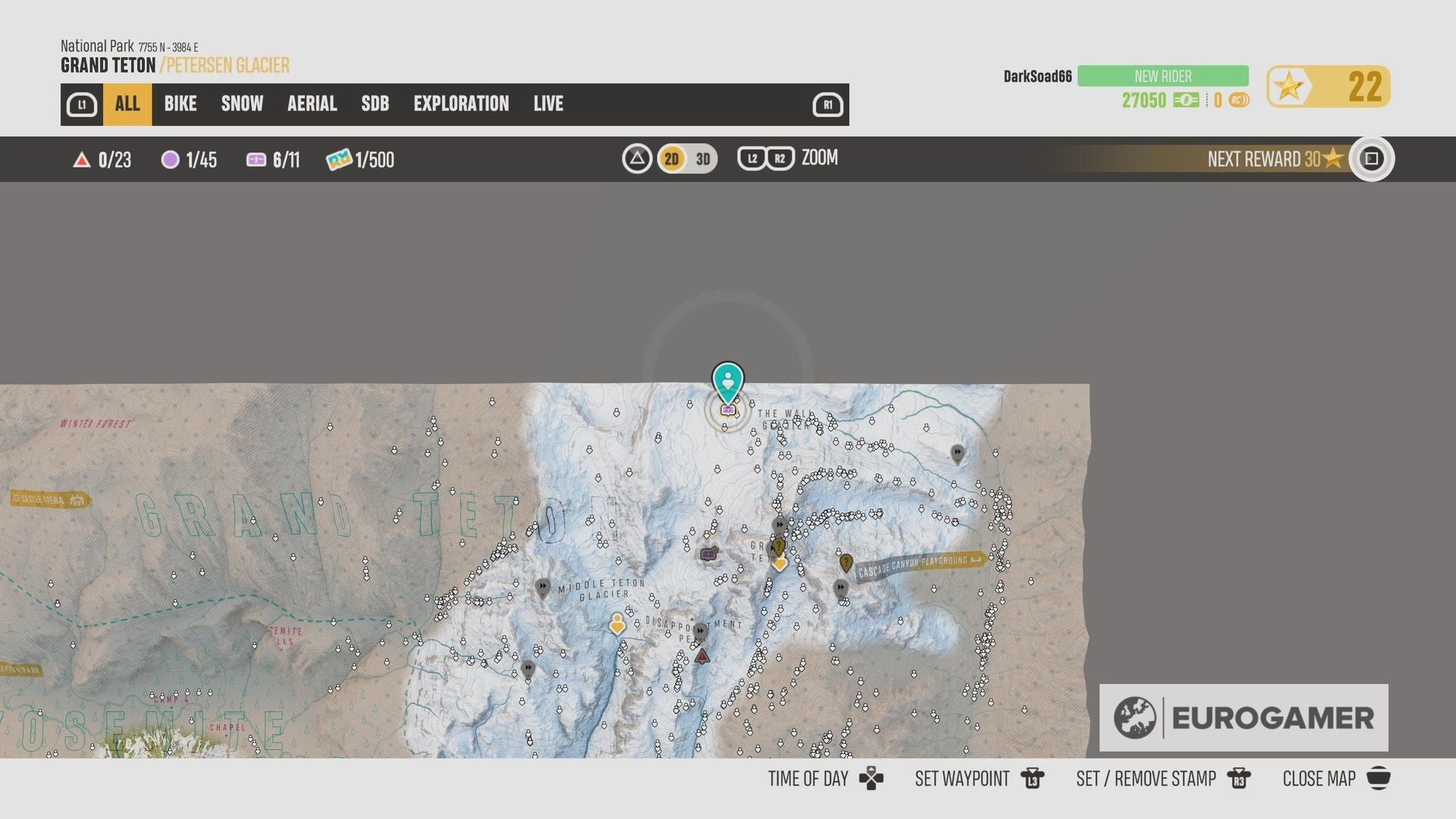Switch to the AERIAL tab
Image resolution: width=1456 pixels, height=819 pixels.
coord(312,104)
